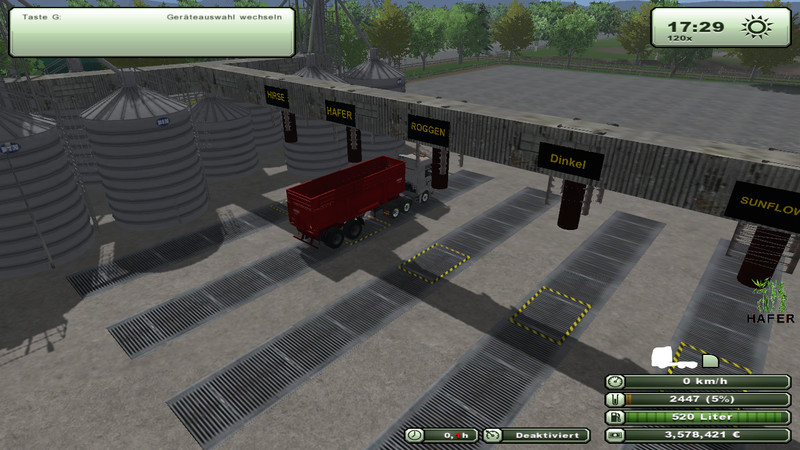Viewport: 800px width, 450px height.
Task: Select the HAFER crop type icon
Action: [x=771, y=300]
